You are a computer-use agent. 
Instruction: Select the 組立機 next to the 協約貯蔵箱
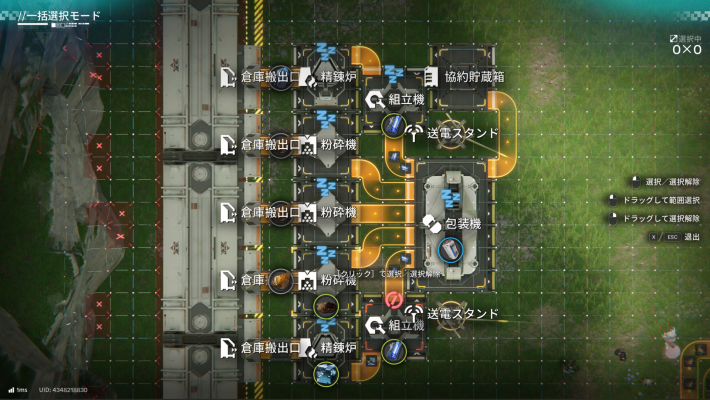(394, 99)
